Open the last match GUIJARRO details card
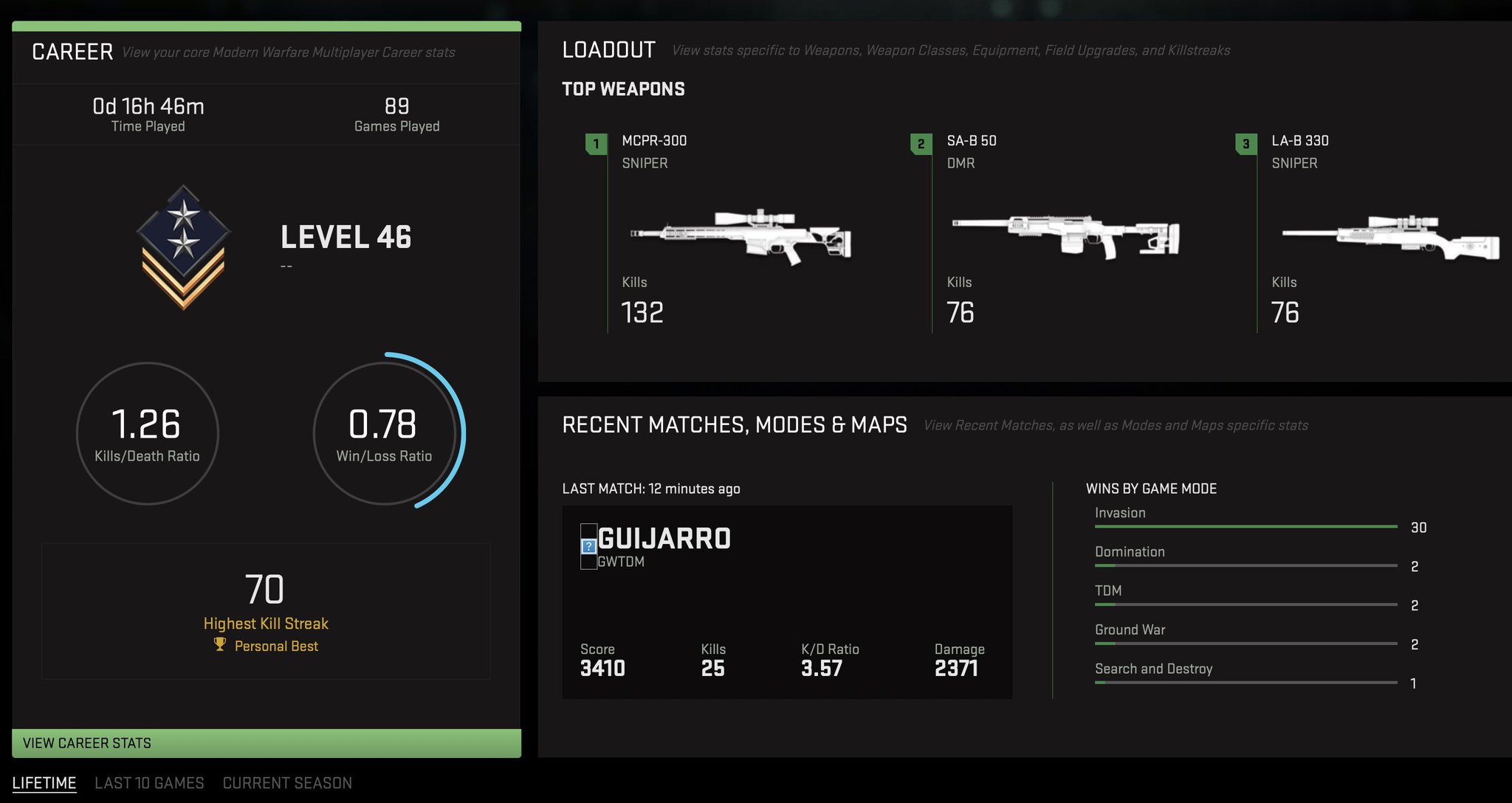This screenshot has height=803, width=1512. [x=787, y=602]
